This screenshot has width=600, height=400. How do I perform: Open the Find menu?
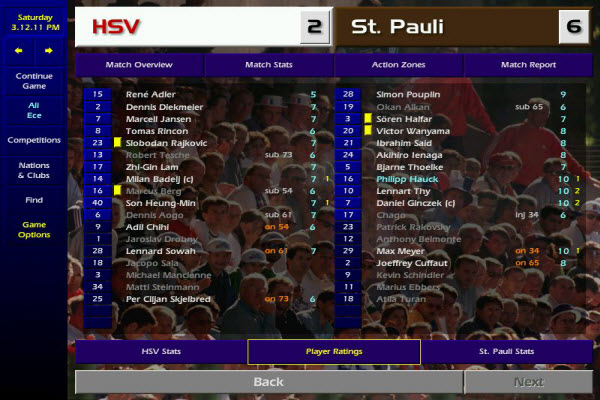[x=34, y=200]
